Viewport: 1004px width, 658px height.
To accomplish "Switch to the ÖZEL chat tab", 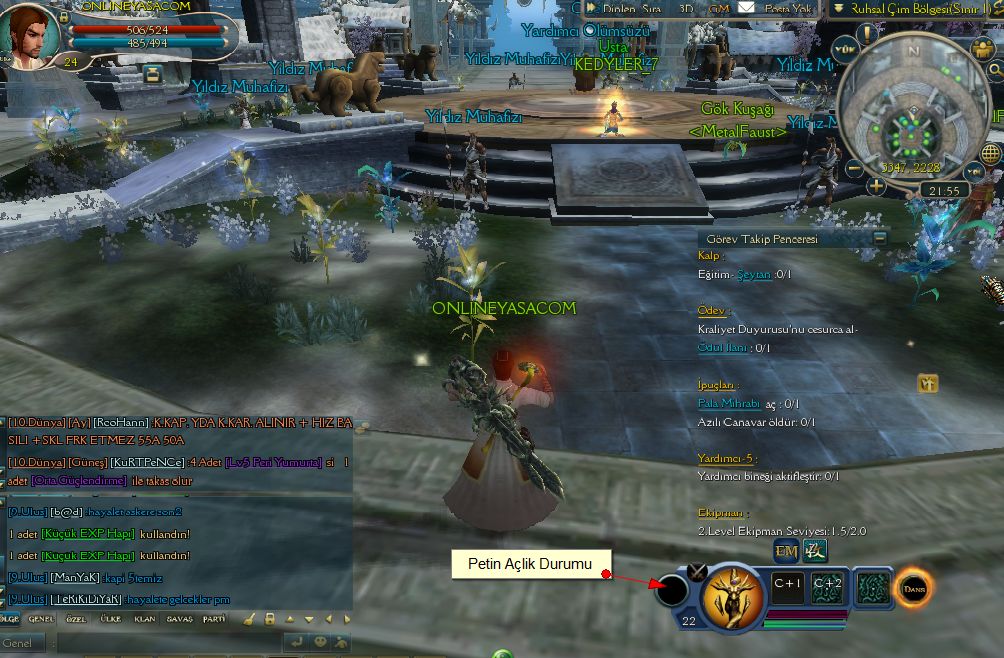I will [76, 619].
